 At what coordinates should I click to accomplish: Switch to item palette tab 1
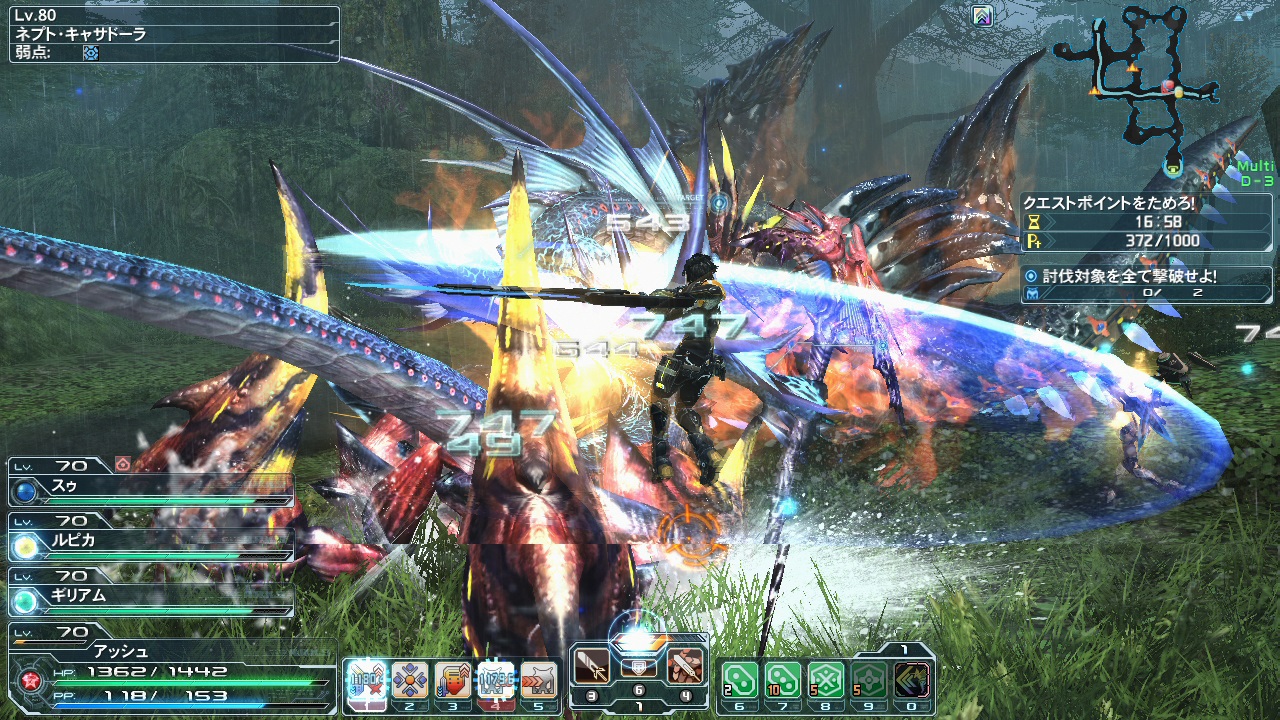pyautogui.click(x=903, y=648)
